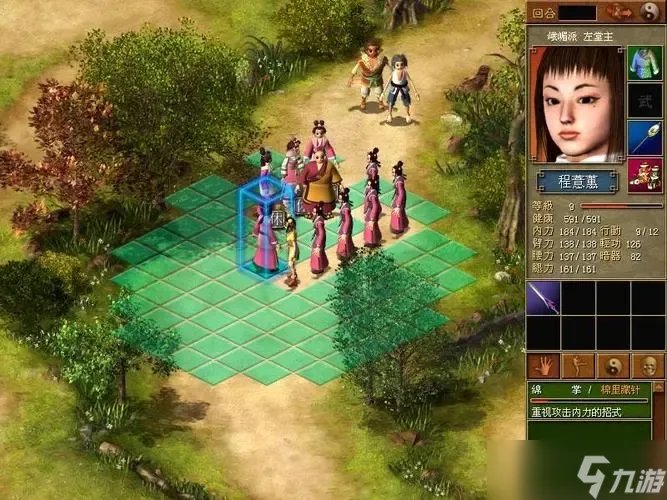Select the needle weapon in the inventory grid
667x500 pixels.
[x=543, y=298]
